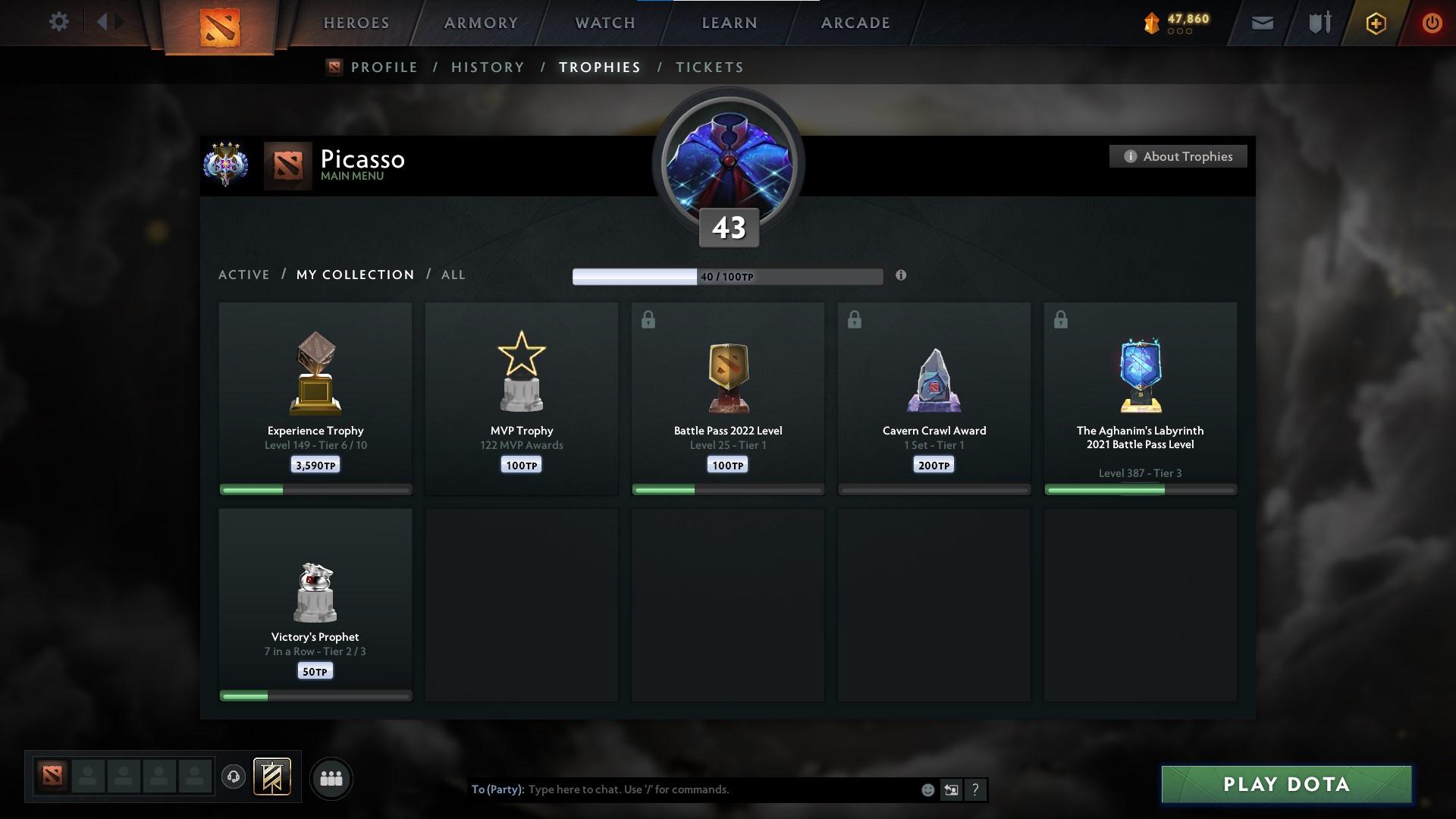Open the guild banner icon near party slots
Image resolution: width=1456 pixels, height=819 pixels.
pos(273,778)
